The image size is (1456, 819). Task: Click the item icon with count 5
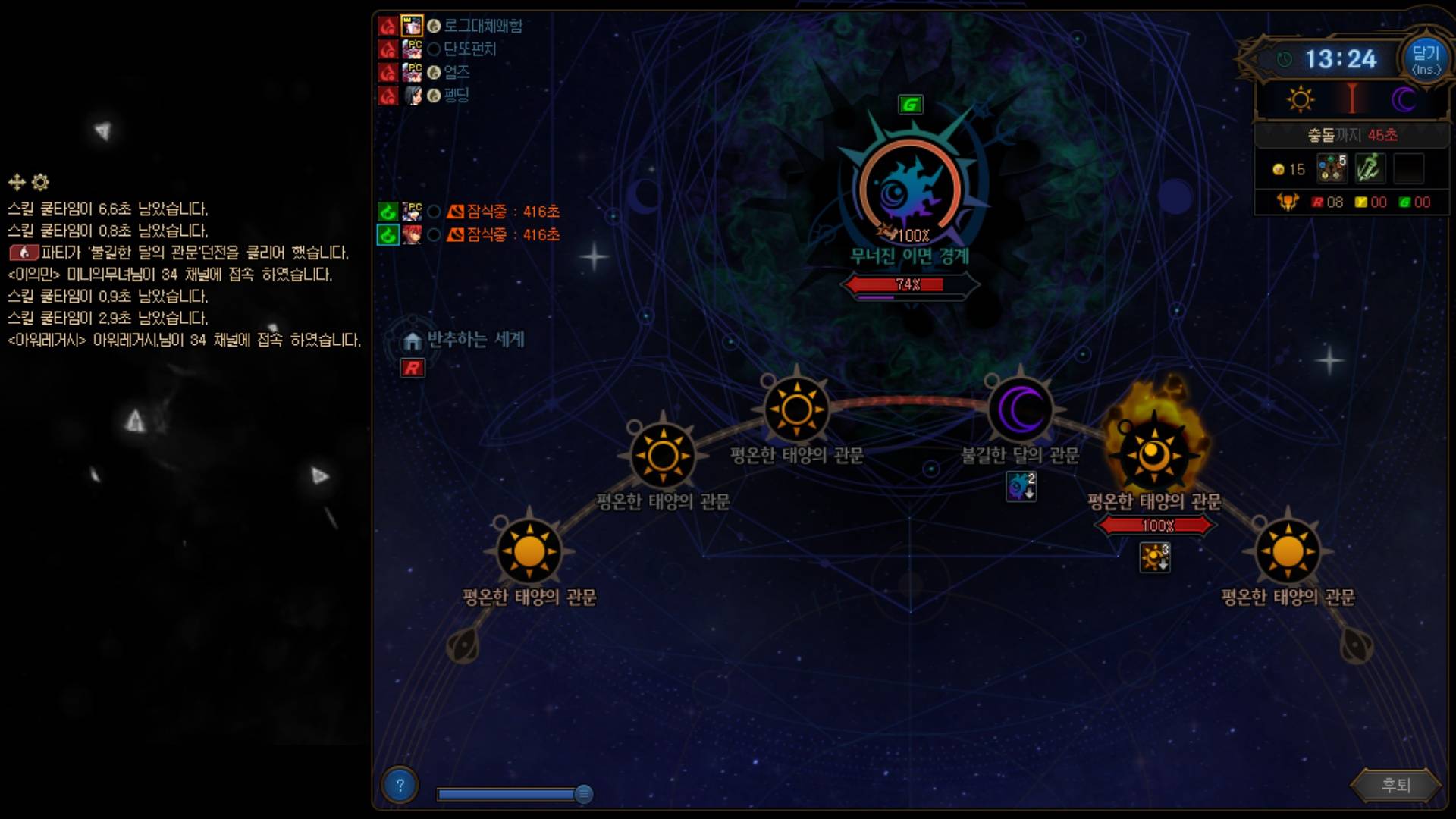[1331, 168]
